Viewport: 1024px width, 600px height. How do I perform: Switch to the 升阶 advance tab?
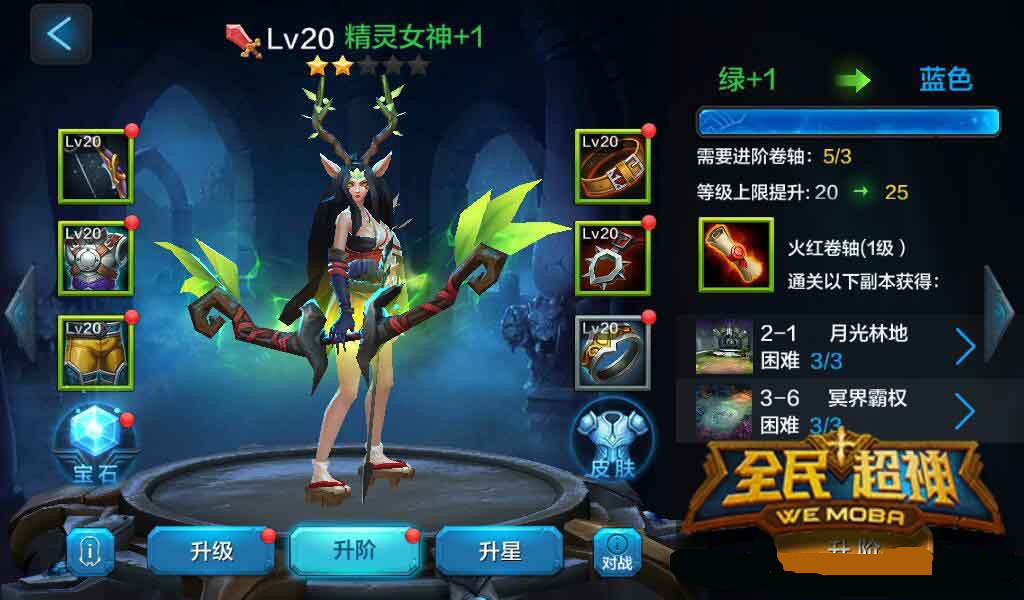353,551
